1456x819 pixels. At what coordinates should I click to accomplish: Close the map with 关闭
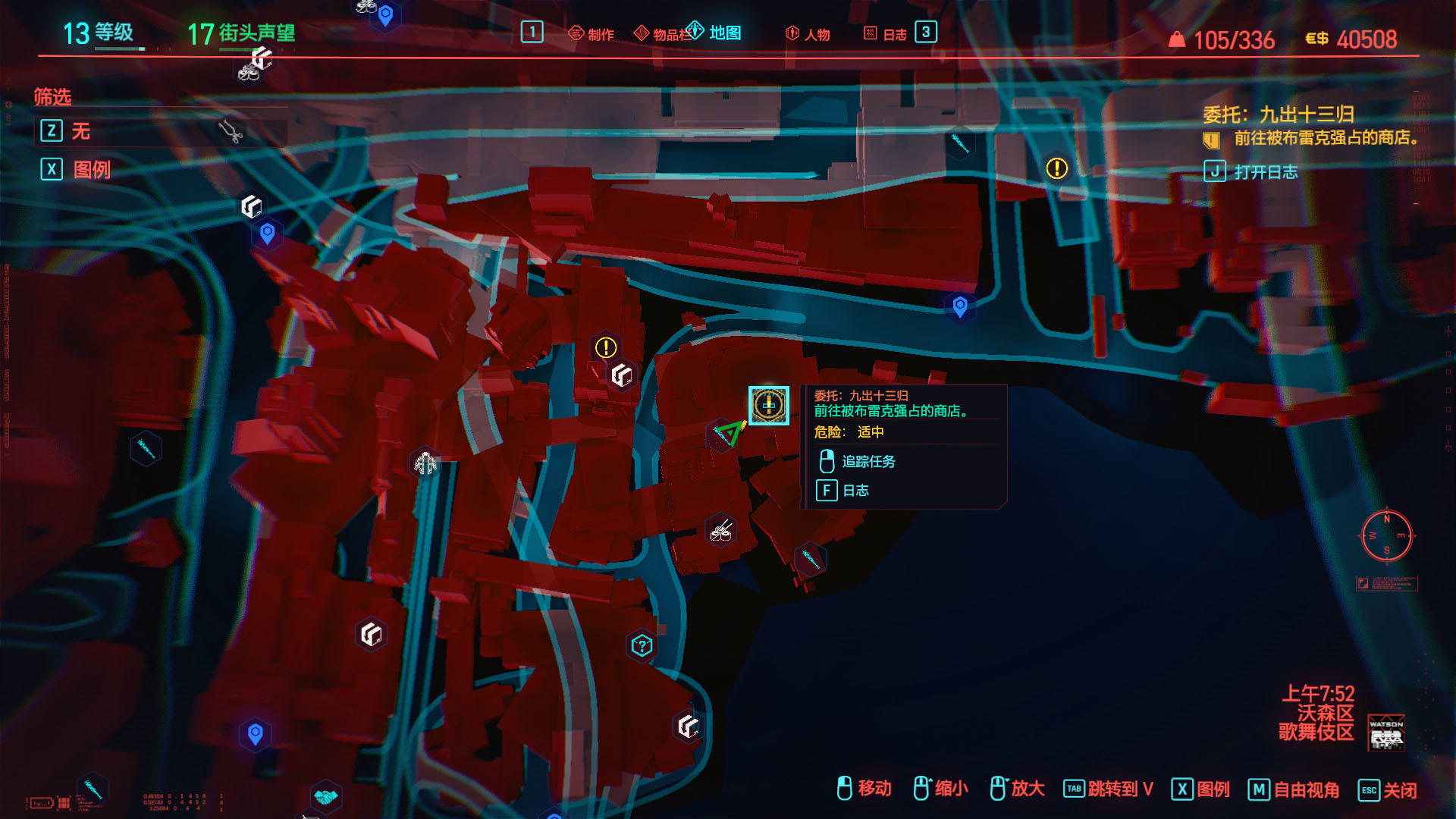point(1399,790)
